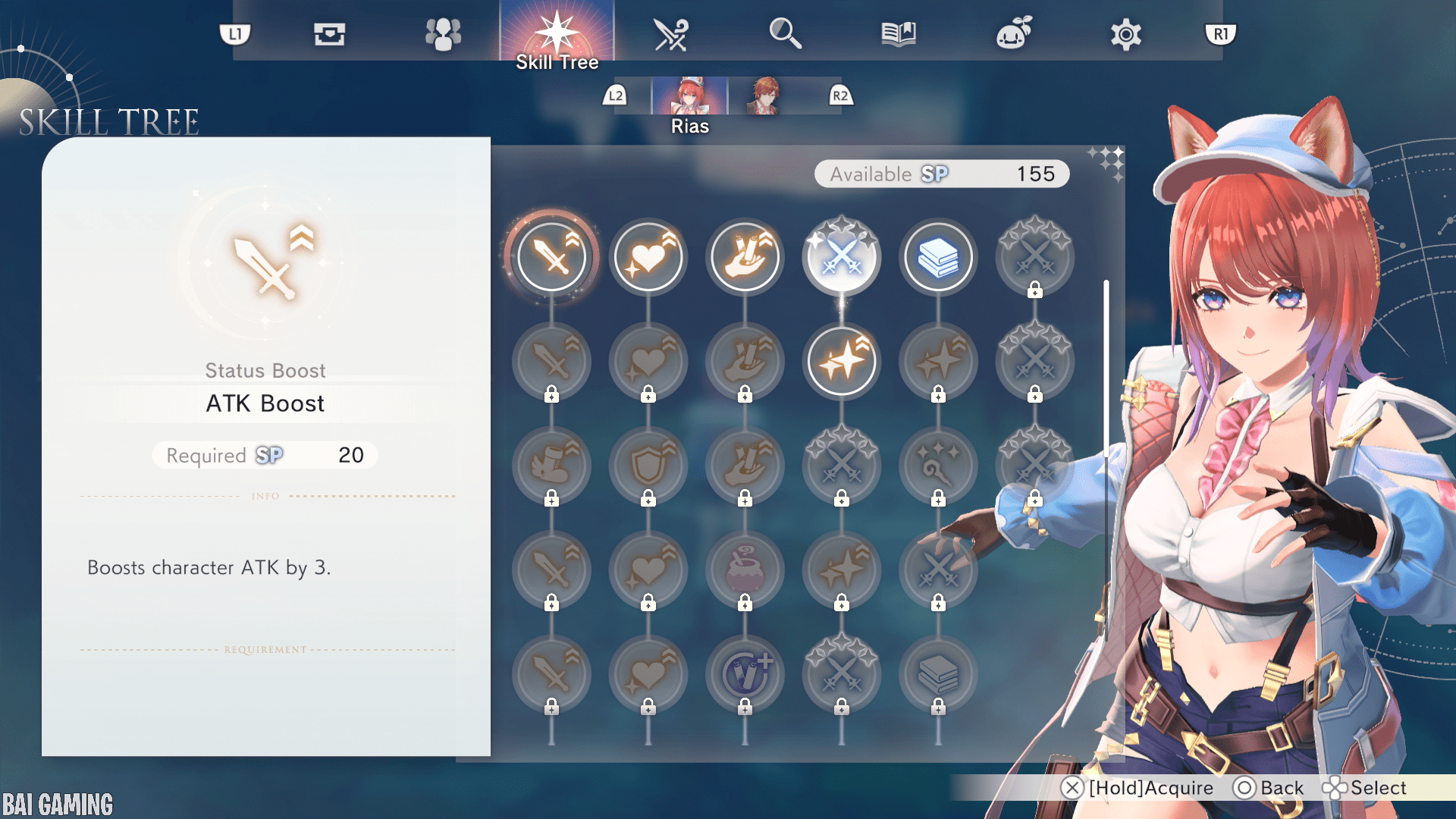Select the blue stacked books skill node

[938, 257]
